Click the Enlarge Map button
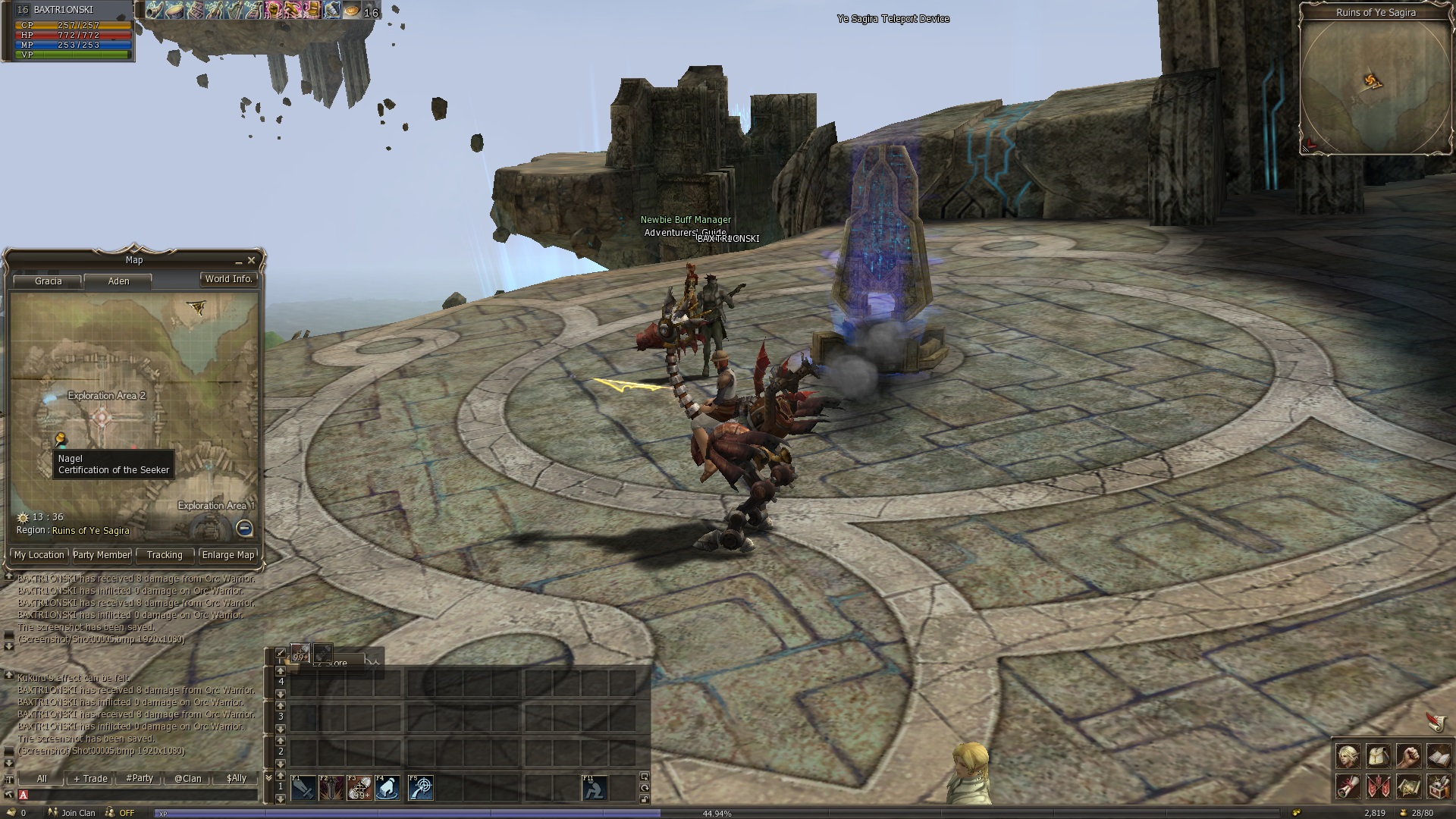The image size is (1456, 819). click(x=228, y=555)
